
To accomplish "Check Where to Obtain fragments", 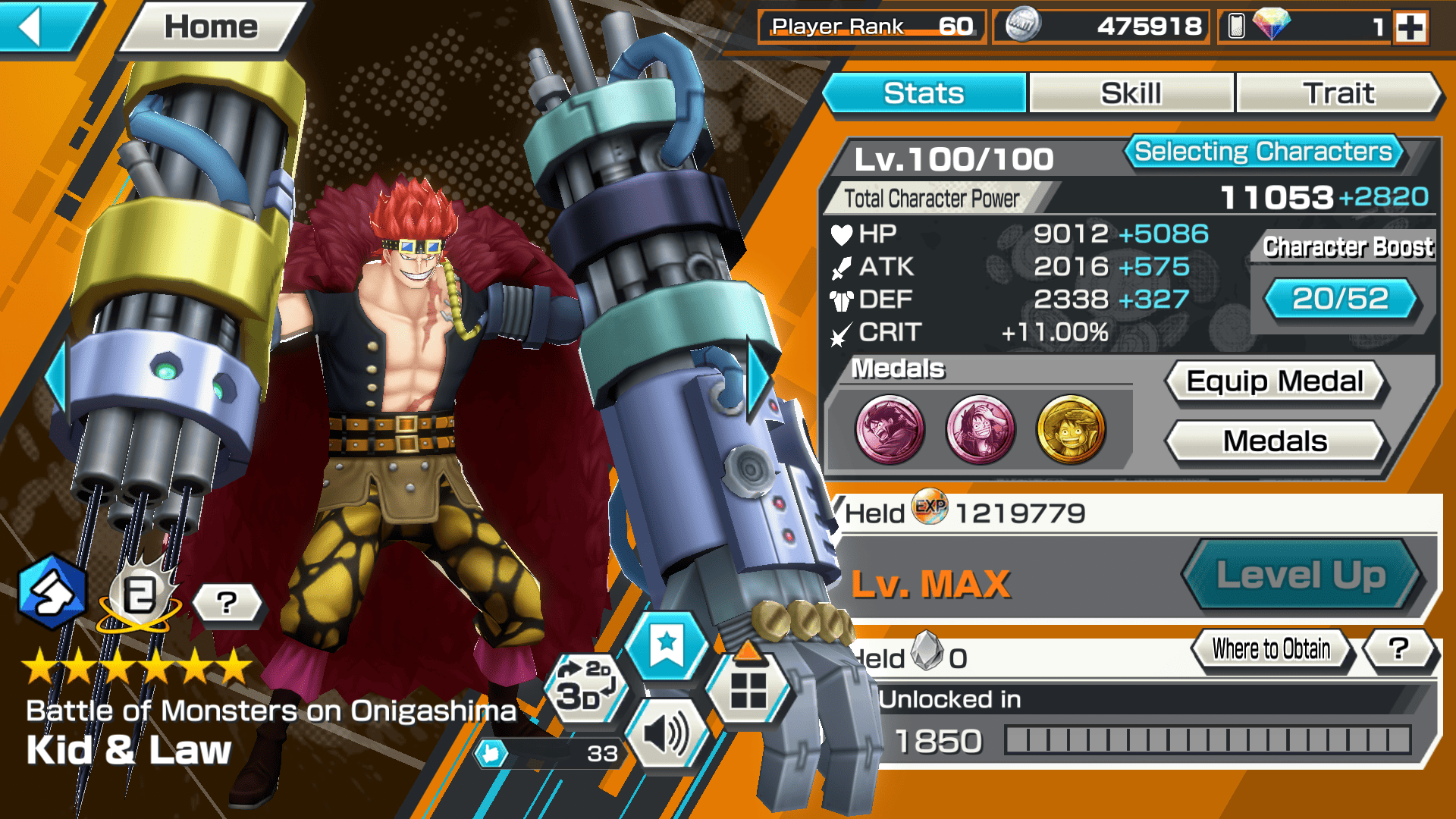I will point(1271,649).
